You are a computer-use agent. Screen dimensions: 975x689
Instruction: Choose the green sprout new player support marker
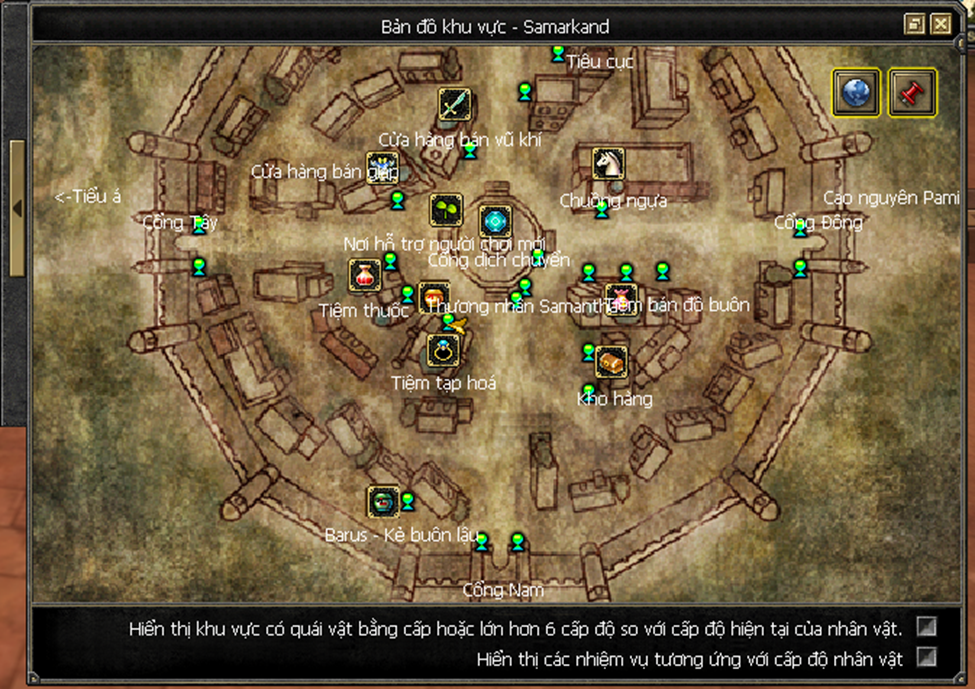pos(446,210)
